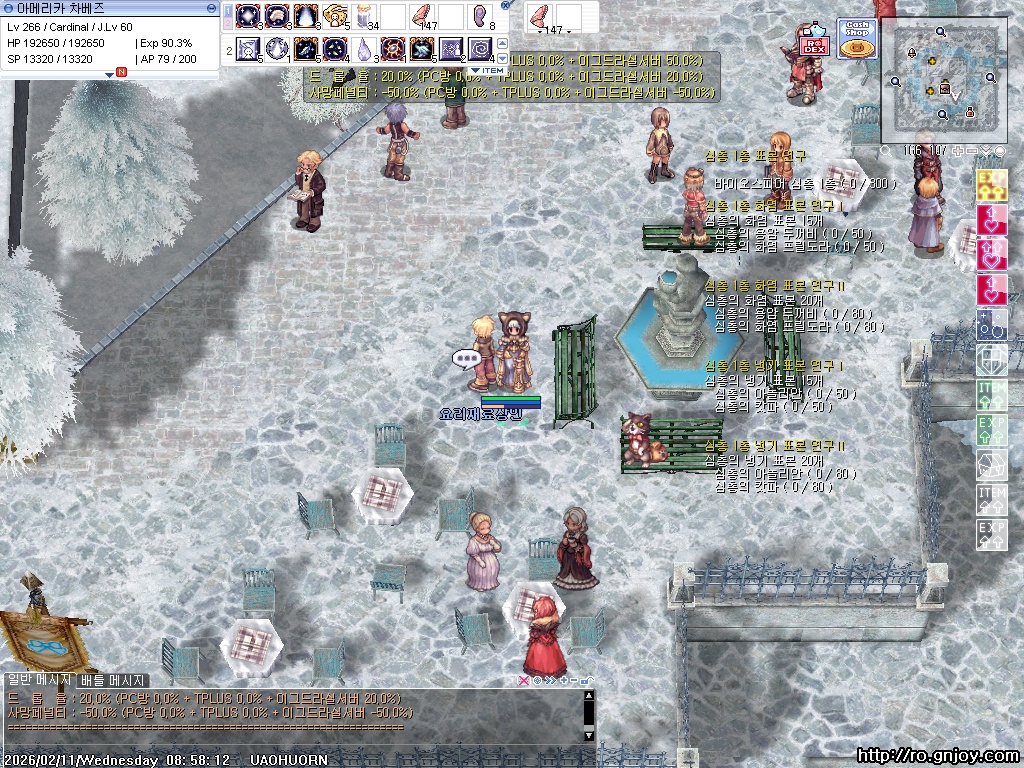The height and width of the screenshot is (768, 1024).
Task: Open the Cash Shop
Action: tap(856, 39)
